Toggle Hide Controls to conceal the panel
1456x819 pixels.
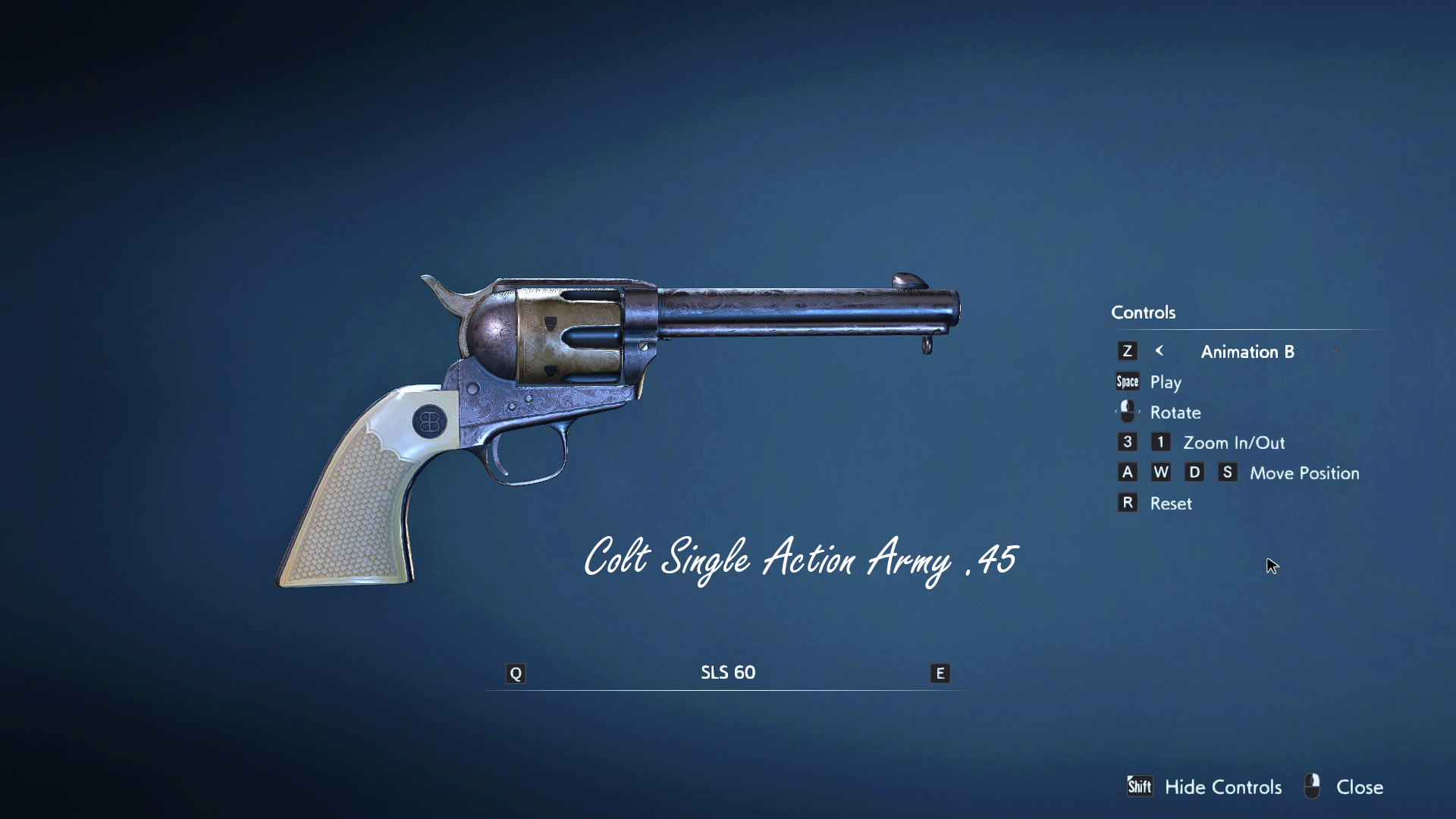coord(1222,787)
